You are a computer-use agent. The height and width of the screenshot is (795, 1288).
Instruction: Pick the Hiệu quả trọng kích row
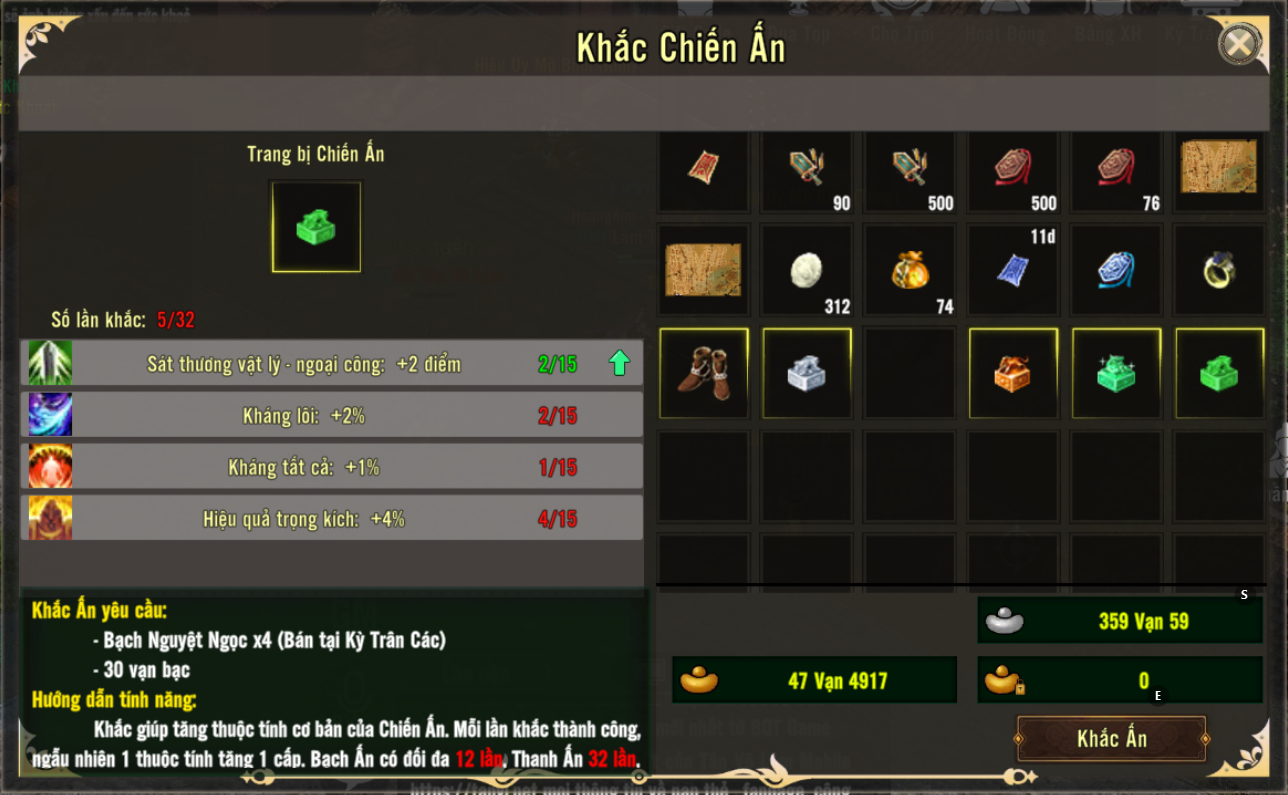point(331,519)
